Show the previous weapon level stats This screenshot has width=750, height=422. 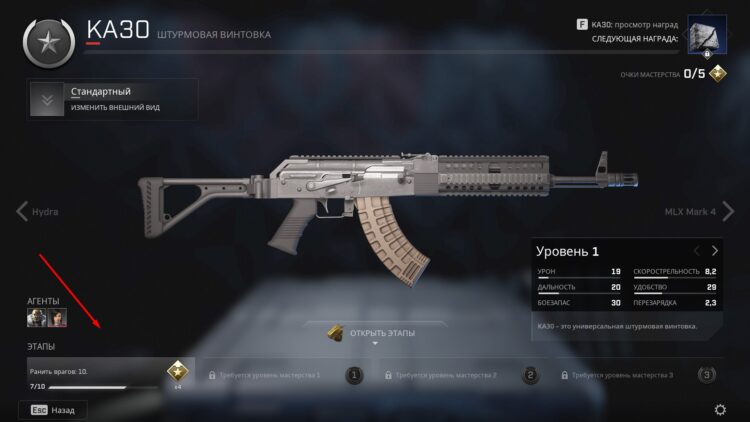click(697, 251)
